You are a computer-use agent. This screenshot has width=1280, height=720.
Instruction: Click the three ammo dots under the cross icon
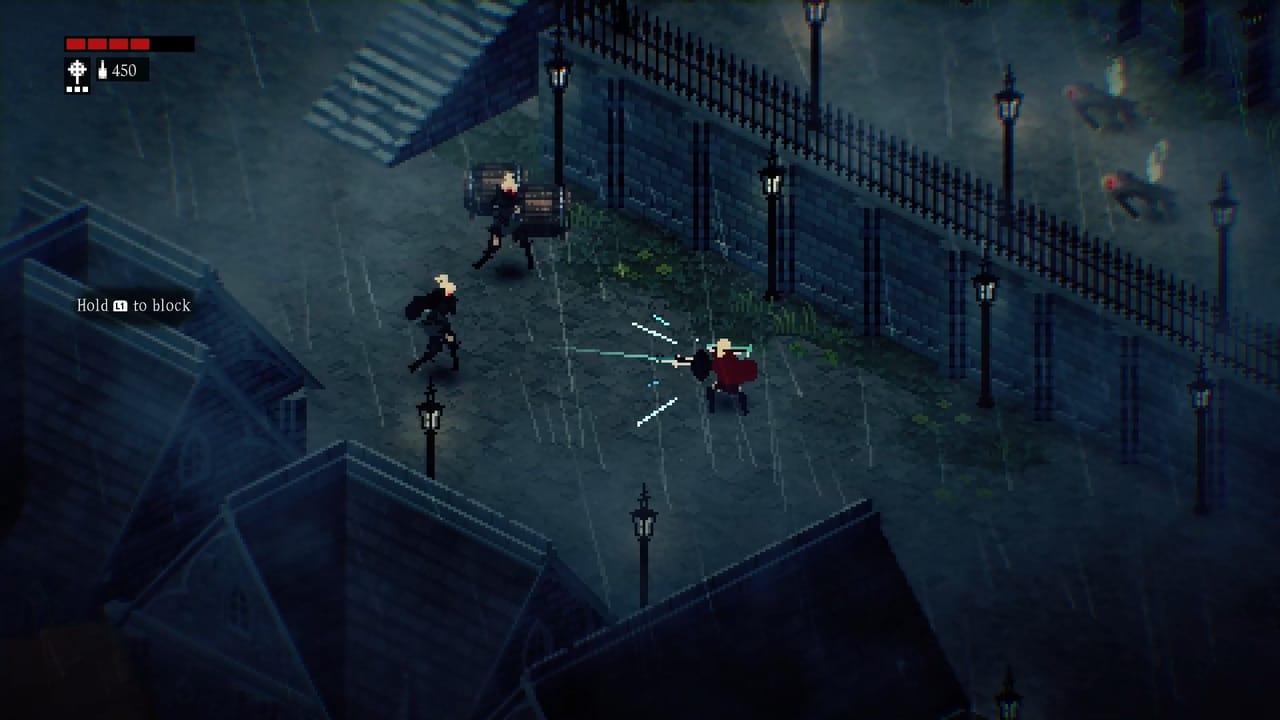77,89
